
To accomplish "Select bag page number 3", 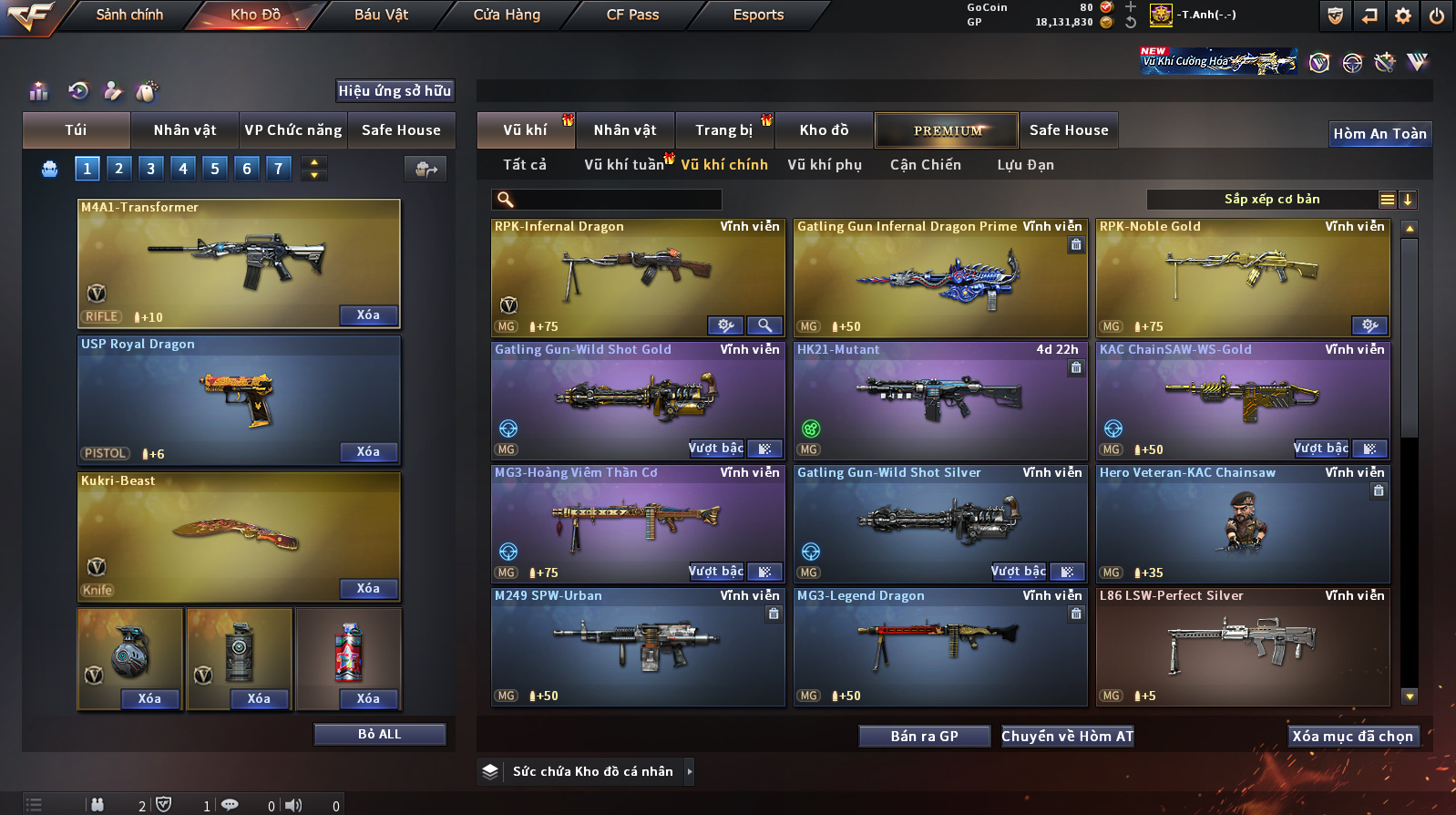I will [151, 168].
